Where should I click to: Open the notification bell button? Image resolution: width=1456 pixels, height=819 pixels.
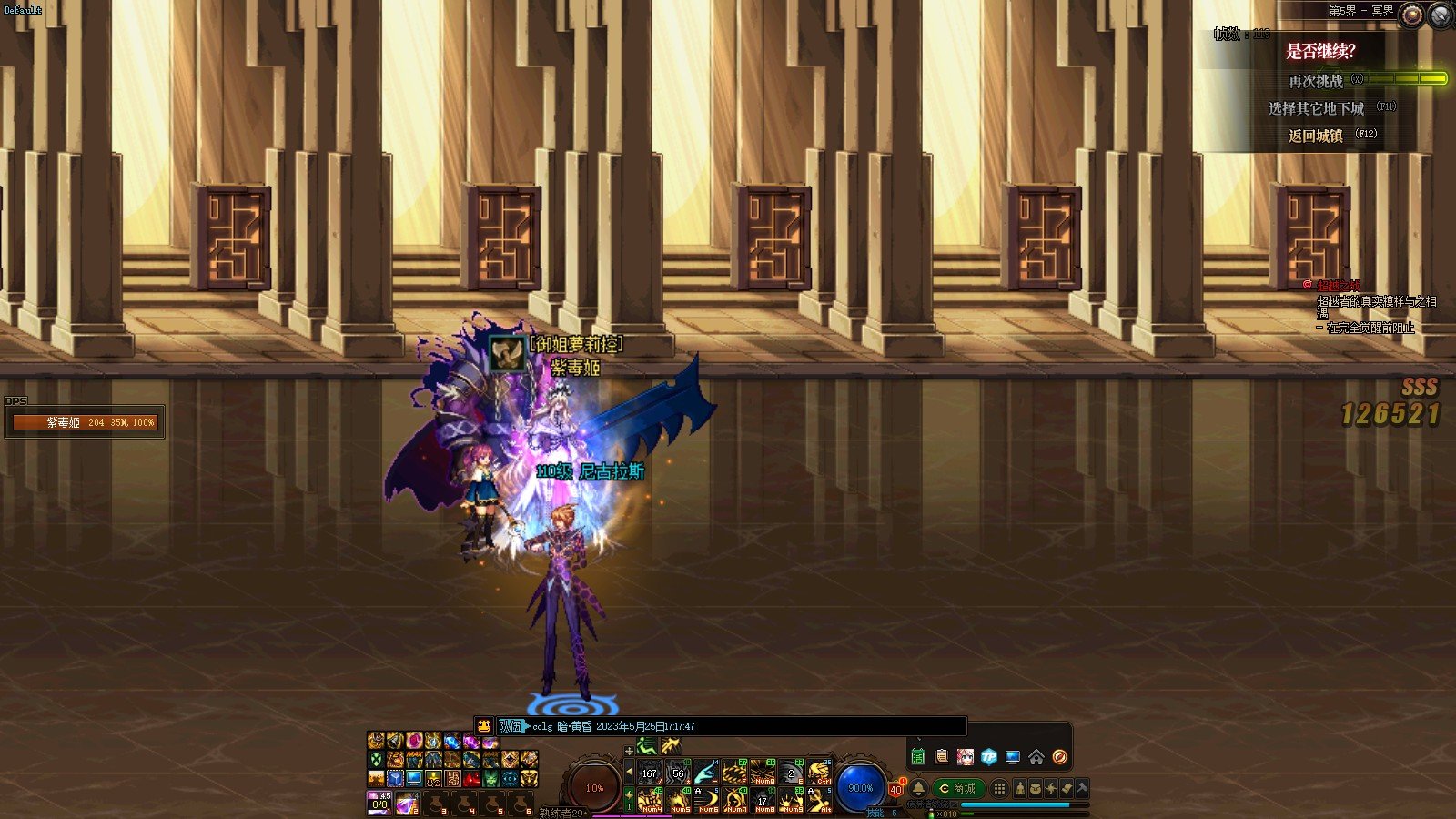tap(918, 788)
